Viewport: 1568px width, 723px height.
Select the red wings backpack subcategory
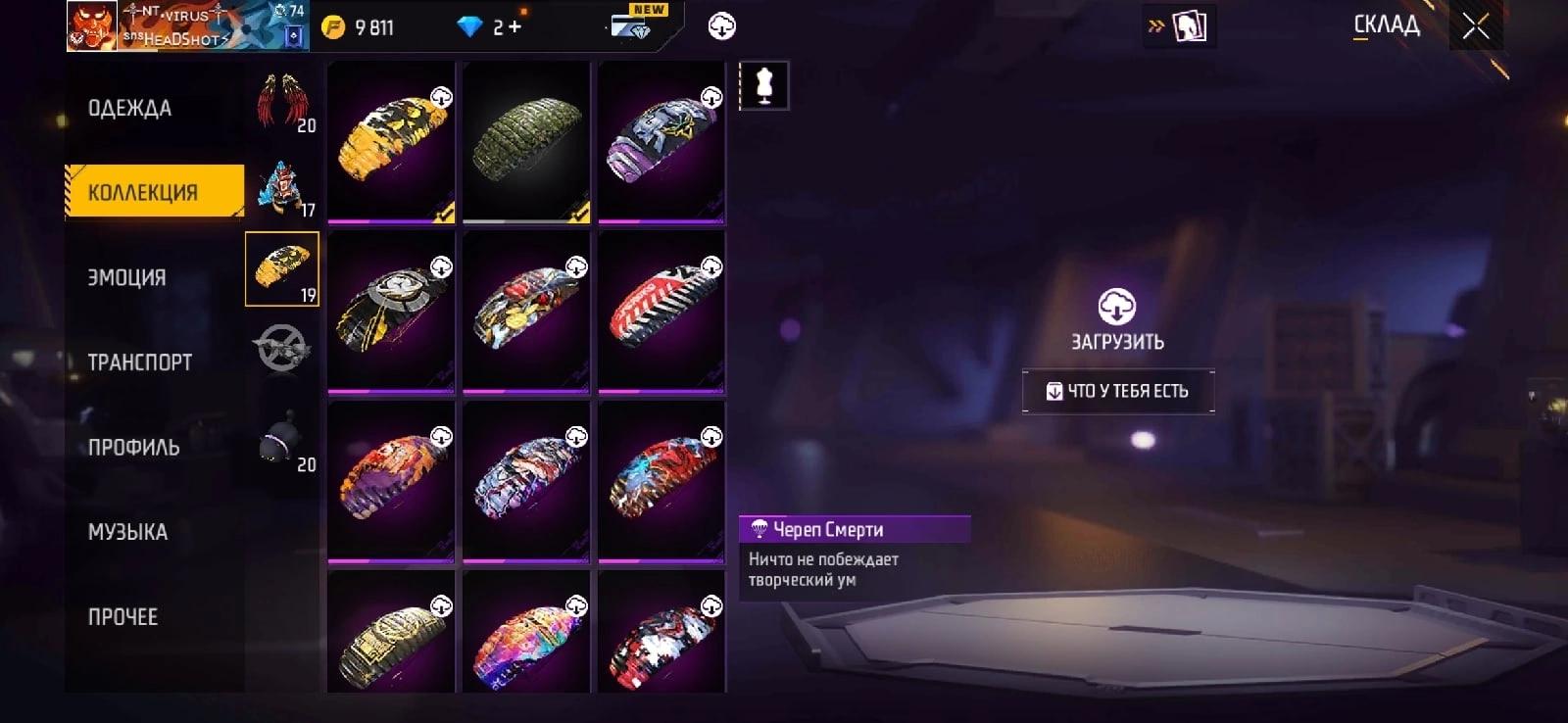282,104
